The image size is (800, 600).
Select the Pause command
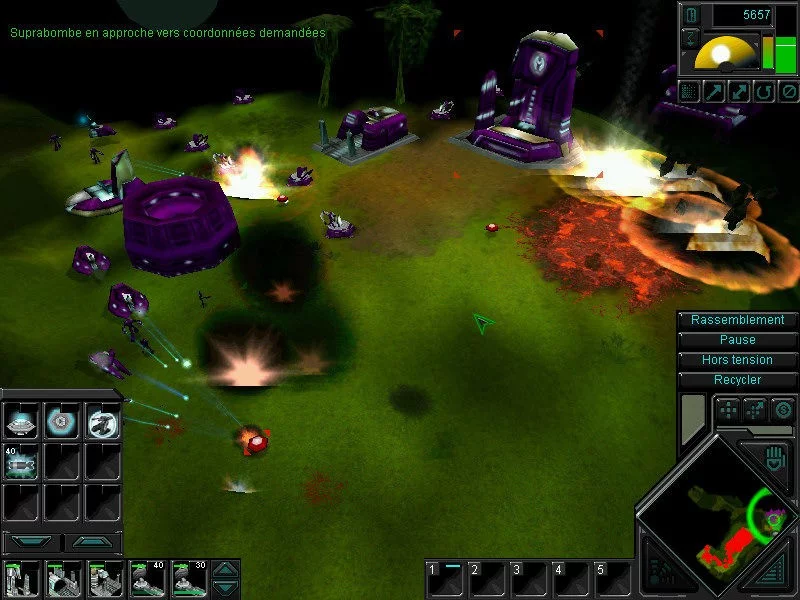(738, 340)
